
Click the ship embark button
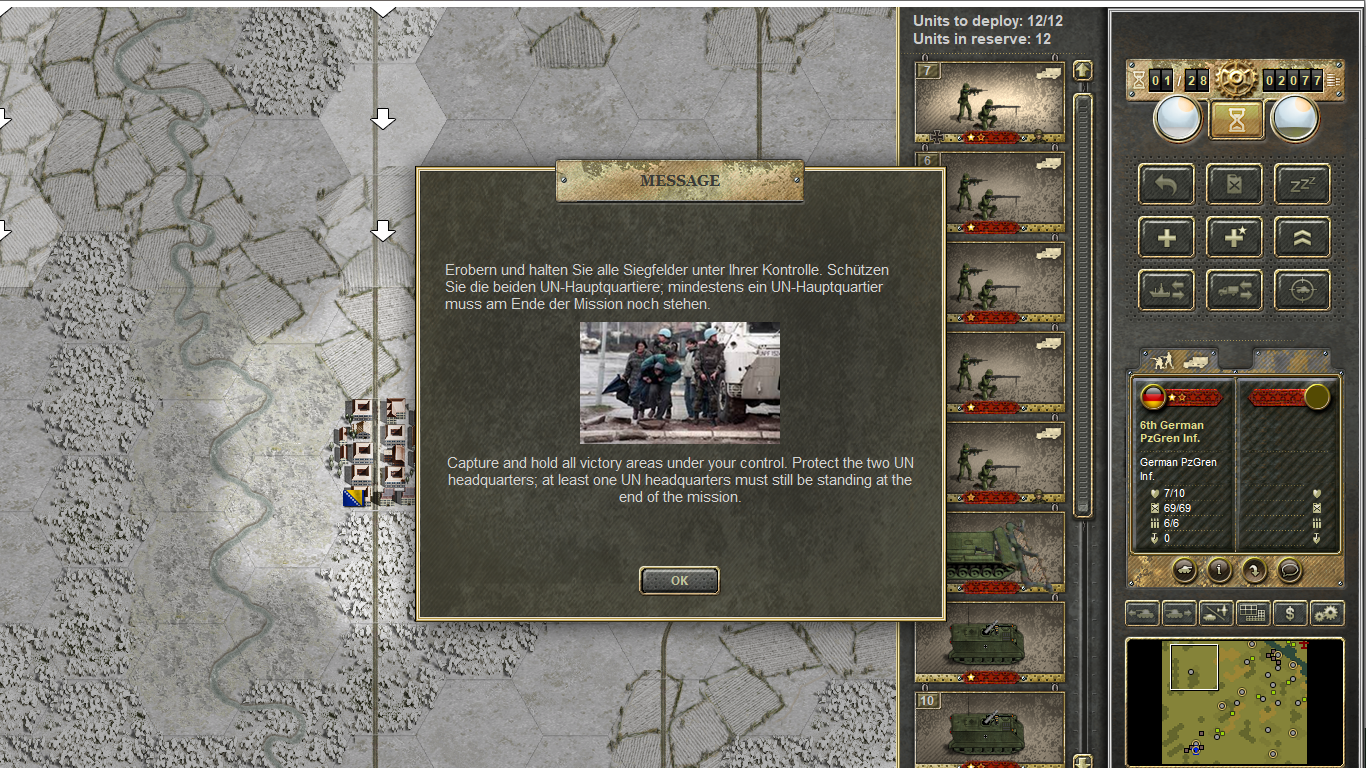(1166, 291)
